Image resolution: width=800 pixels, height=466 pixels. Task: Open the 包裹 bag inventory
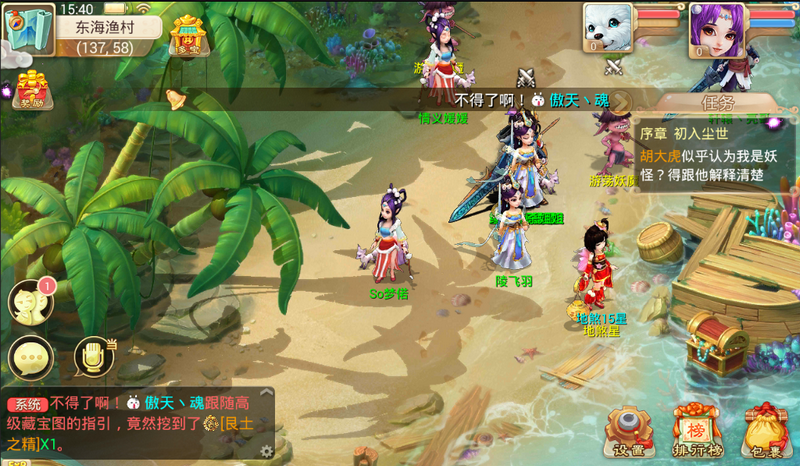click(764, 431)
